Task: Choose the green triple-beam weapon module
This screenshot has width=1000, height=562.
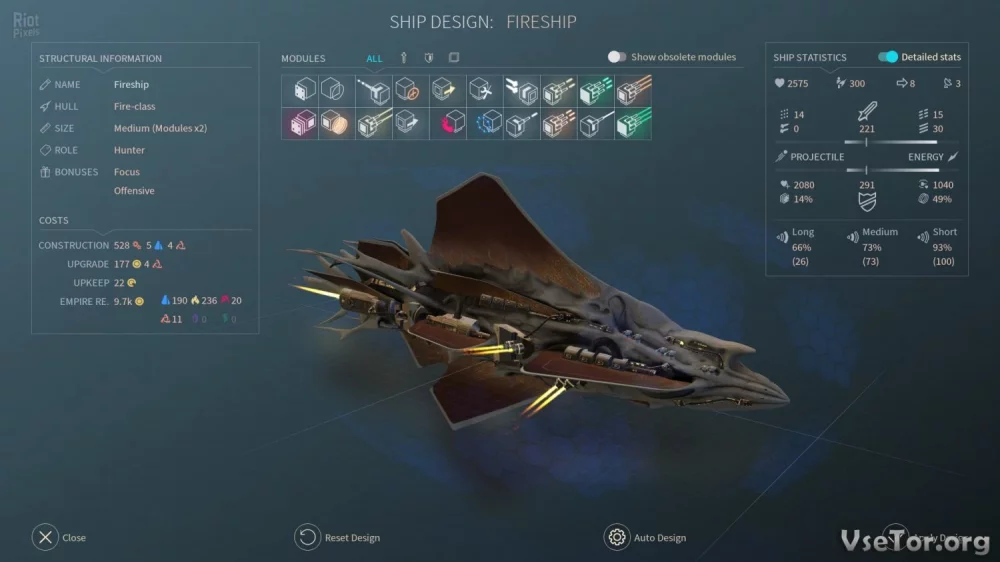Action: click(x=595, y=91)
